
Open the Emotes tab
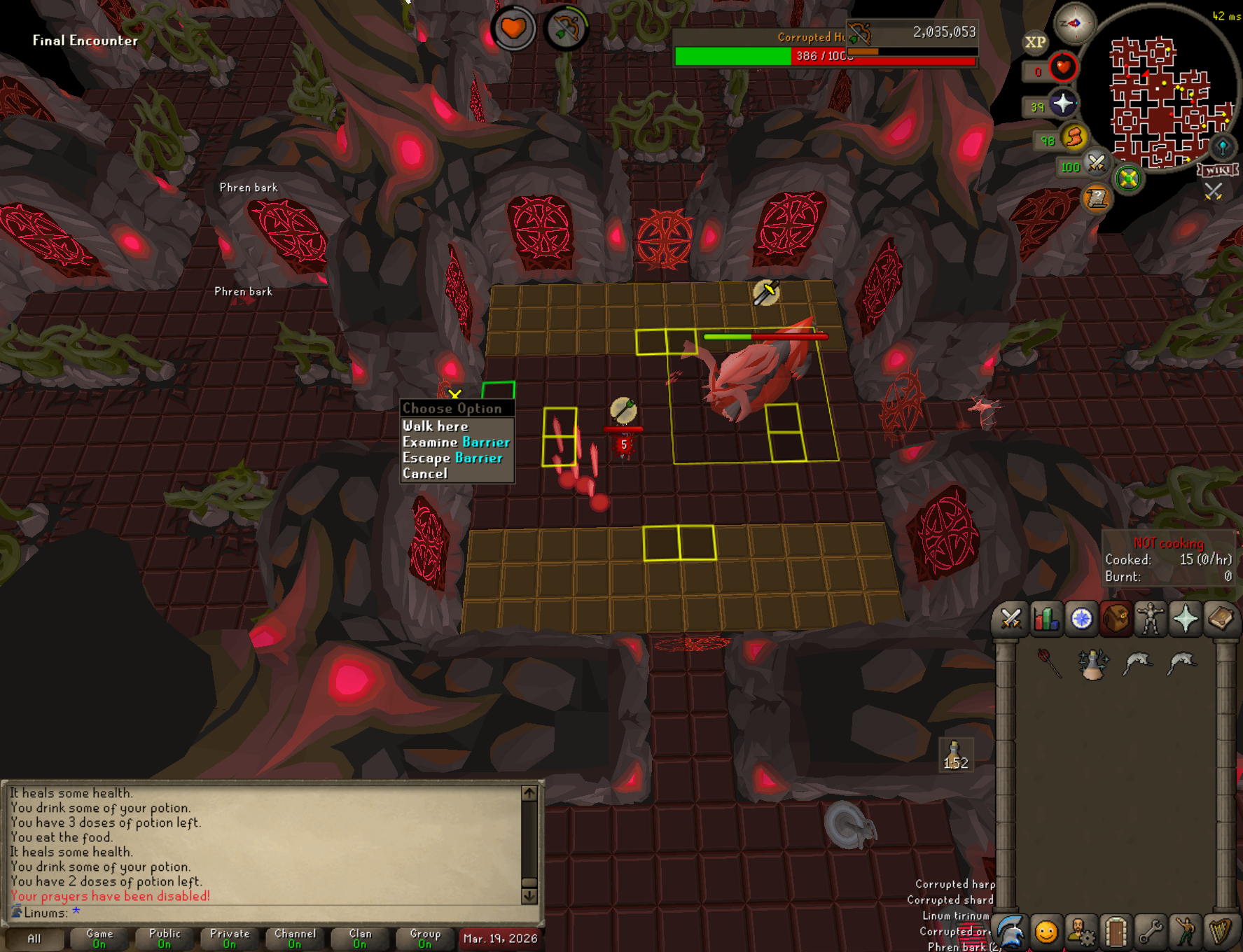click(1186, 932)
